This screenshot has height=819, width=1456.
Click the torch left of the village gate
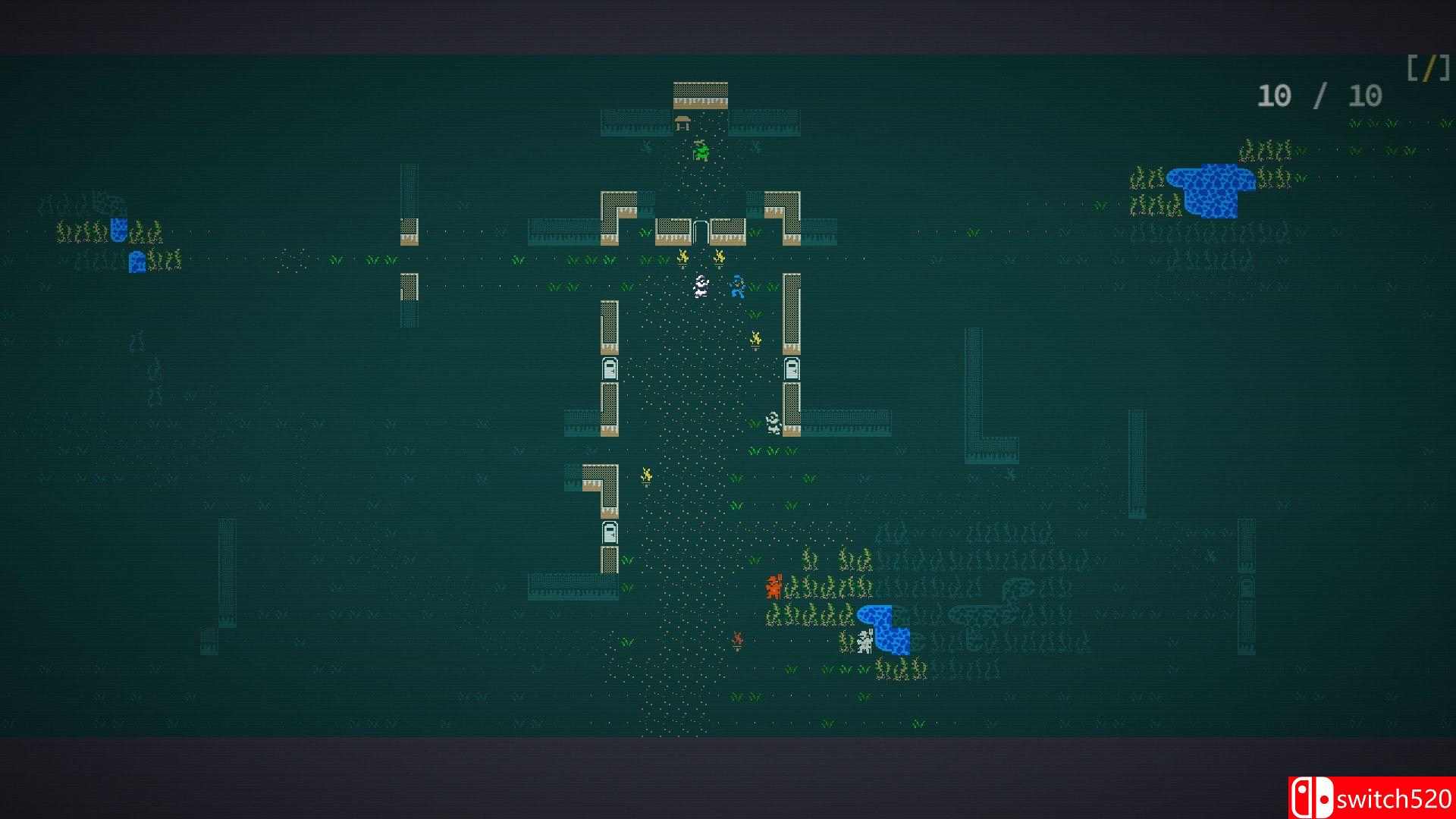pos(681,258)
